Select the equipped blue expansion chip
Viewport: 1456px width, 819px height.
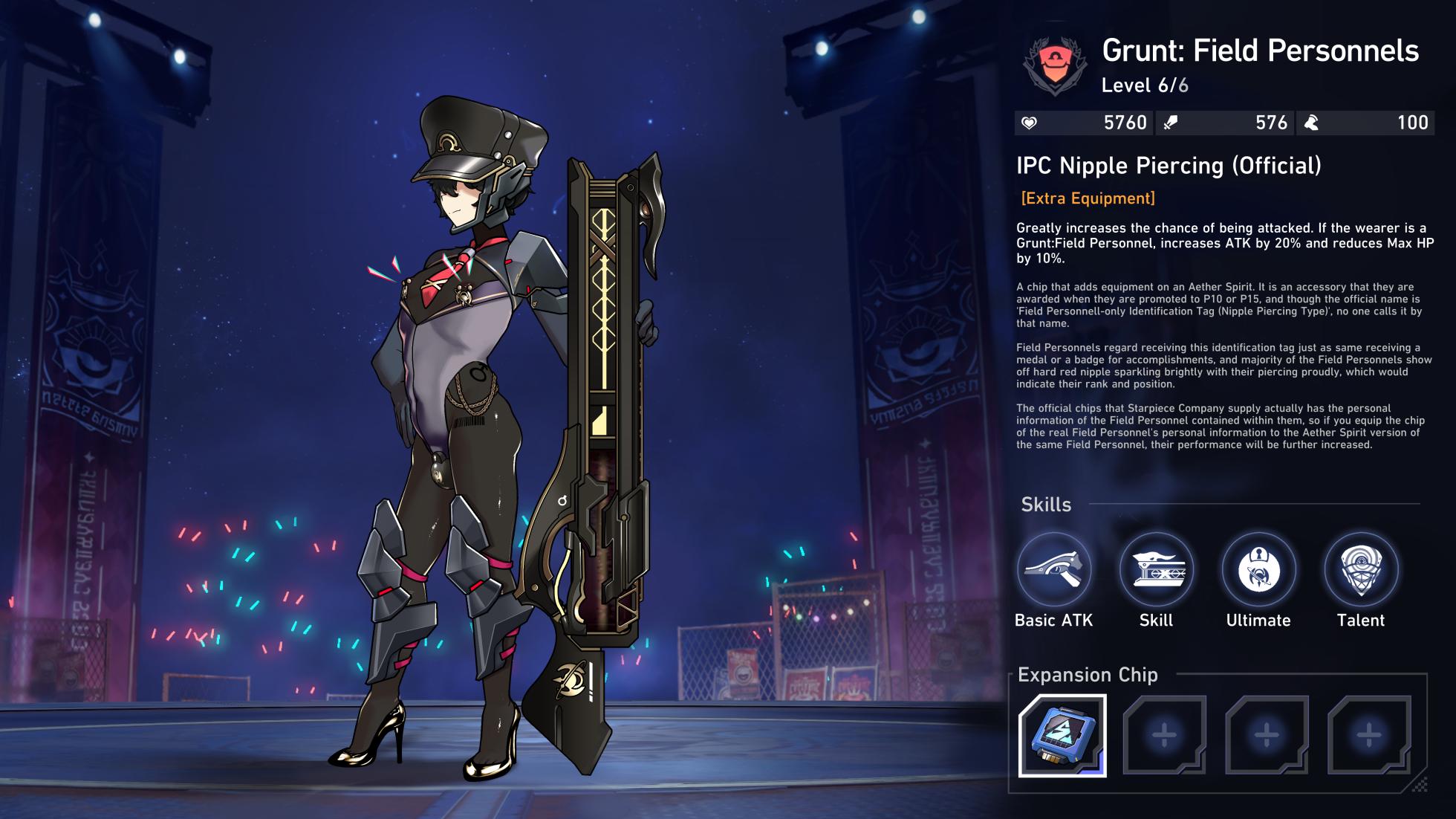(1062, 735)
